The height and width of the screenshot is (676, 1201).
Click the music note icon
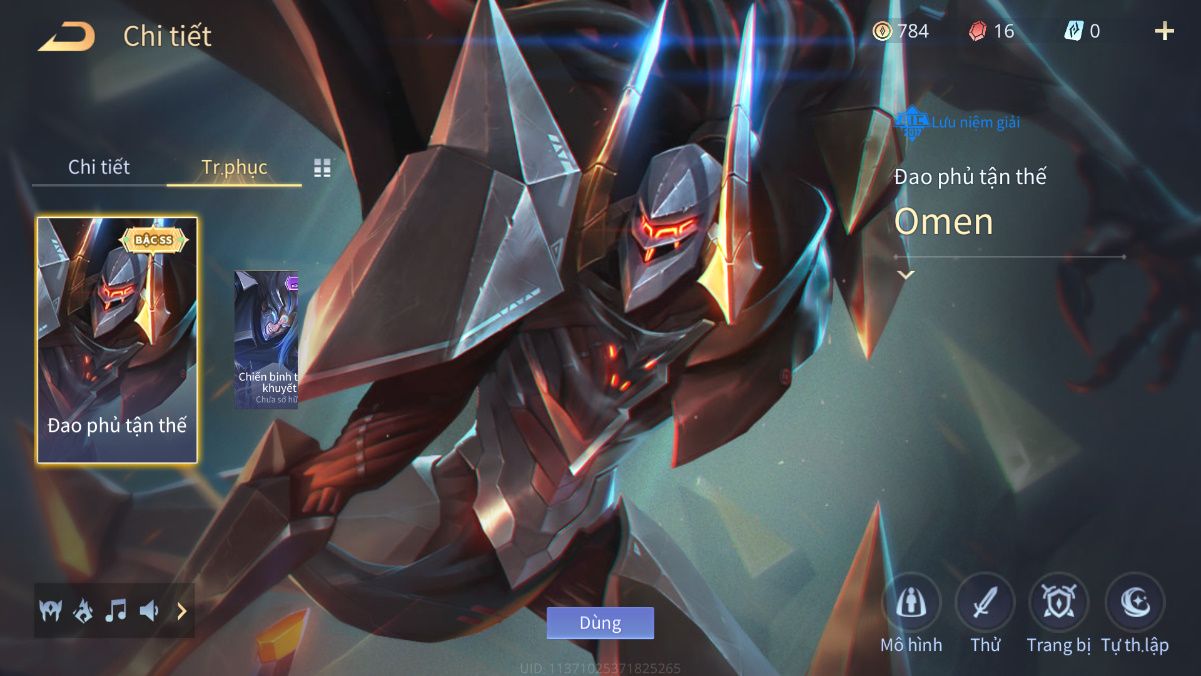(116, 610)
